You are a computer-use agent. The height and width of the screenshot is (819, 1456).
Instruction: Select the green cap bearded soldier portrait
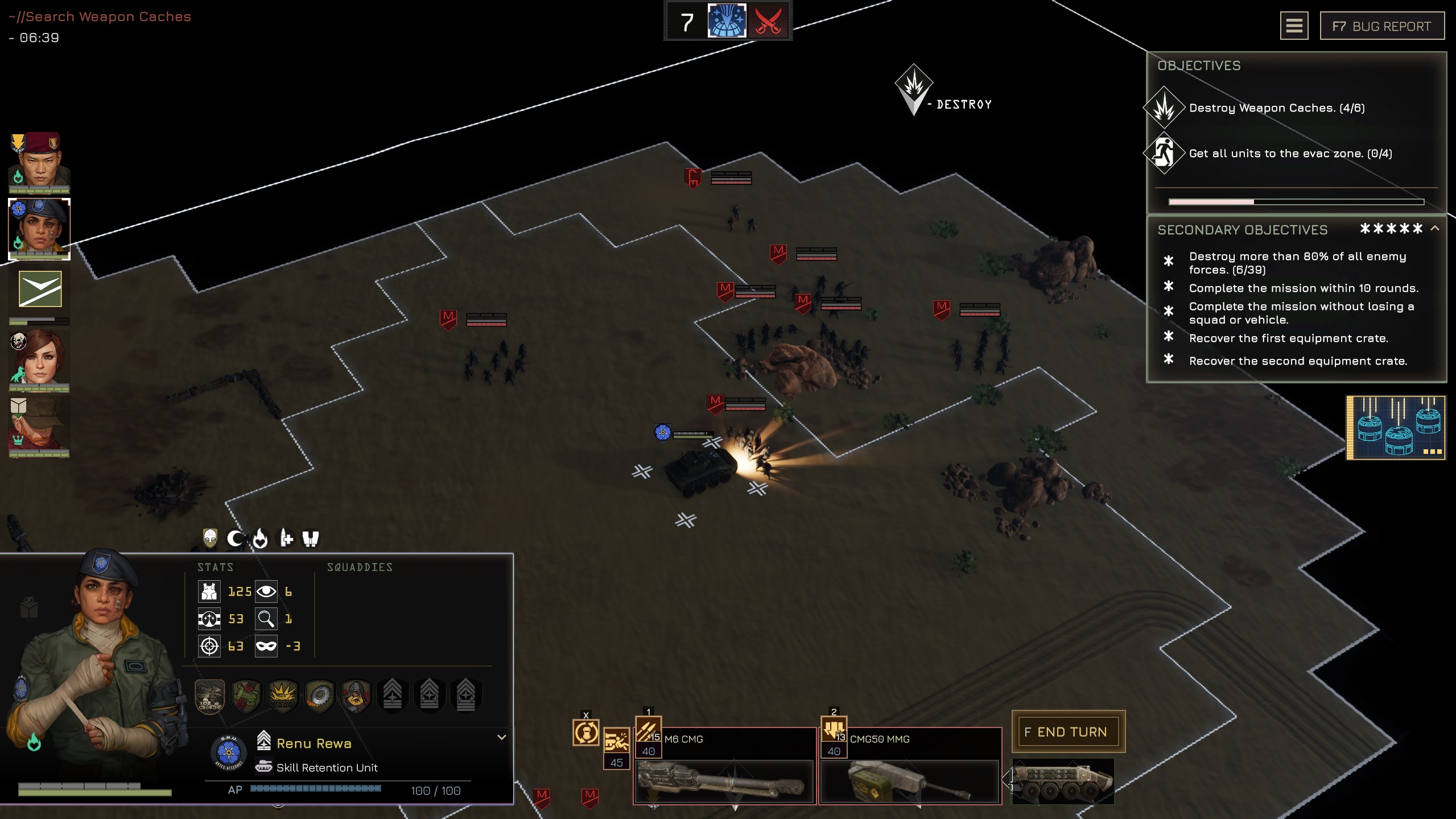[x=39, y=427]
